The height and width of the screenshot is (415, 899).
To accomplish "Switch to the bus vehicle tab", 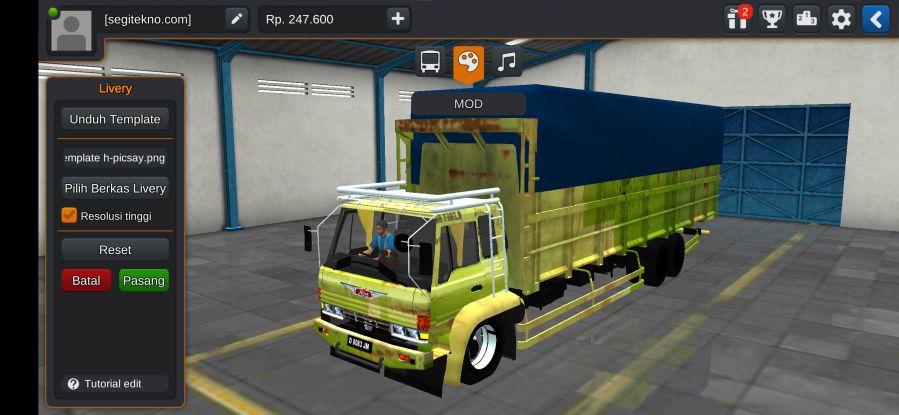I will pyautogui.click(x=430, y=62).
